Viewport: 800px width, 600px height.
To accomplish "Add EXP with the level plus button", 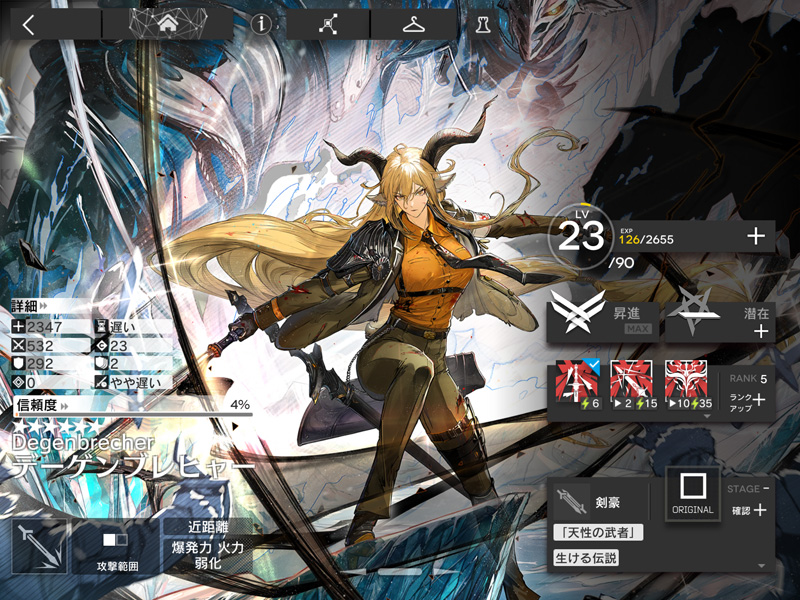I will coord(756,237).
